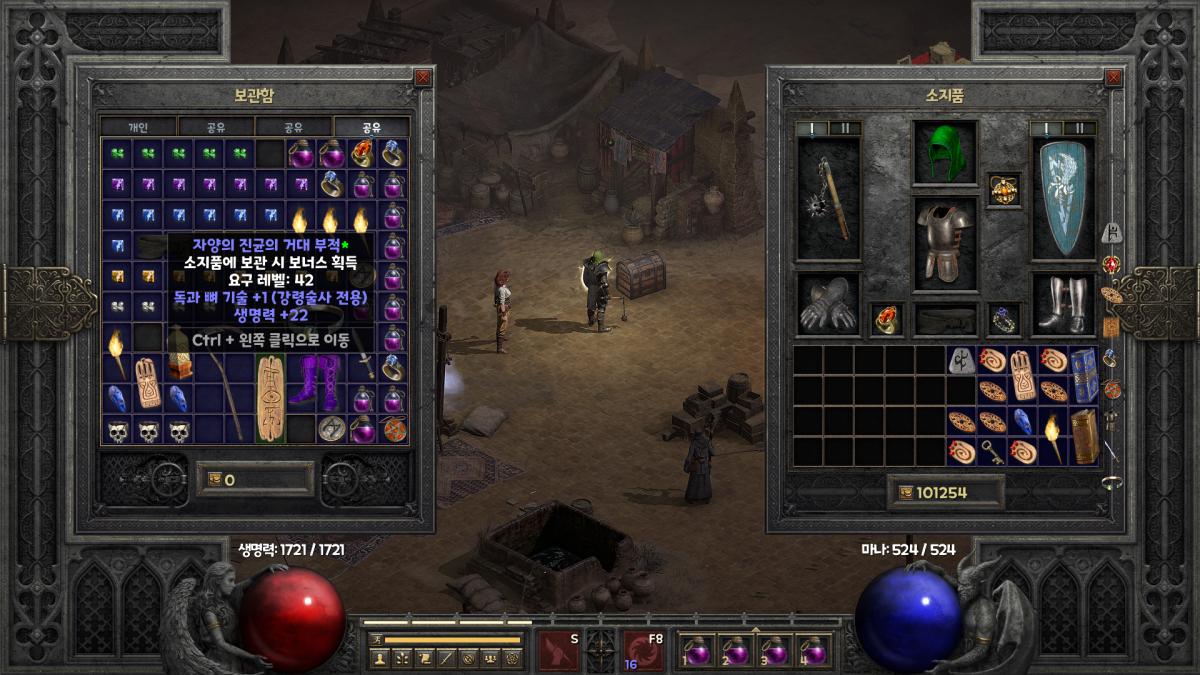Screen dimensions: 1200x675
Task: Select the equipped metal boots
Action: pyautogui.click(x=1061, y=305)
